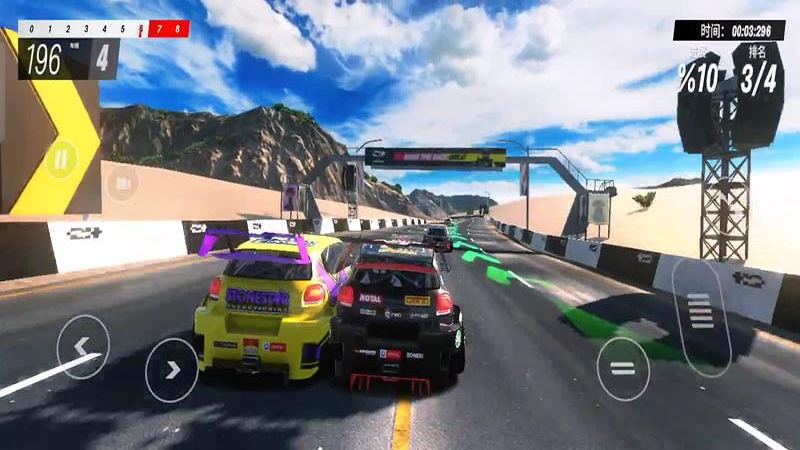Hit the round brake pedal button
The width and height of the screenshot is (800, 450).
[x=623, y=369]
